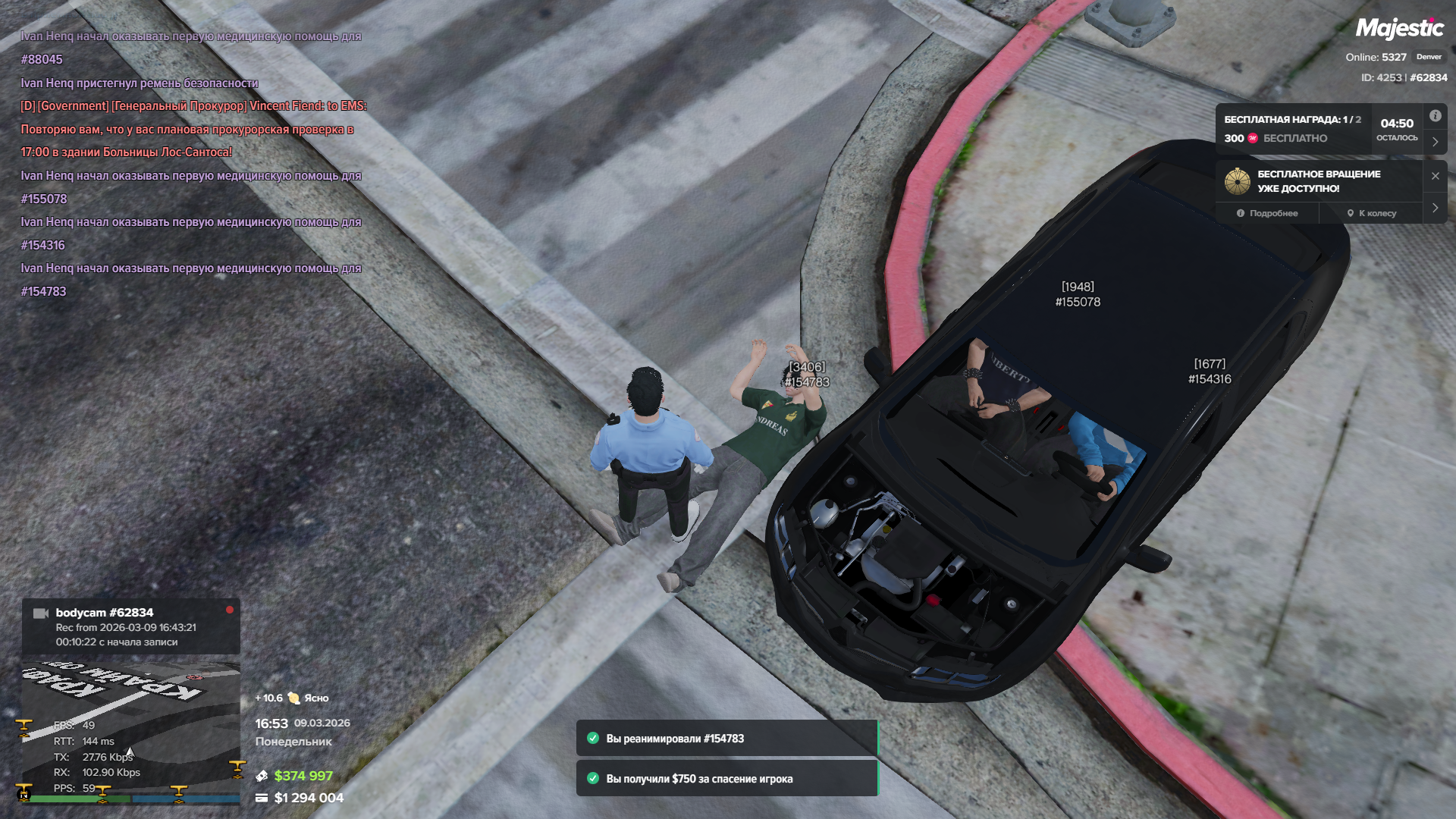
Task: Close the free spin notification
Action: 1435,176
